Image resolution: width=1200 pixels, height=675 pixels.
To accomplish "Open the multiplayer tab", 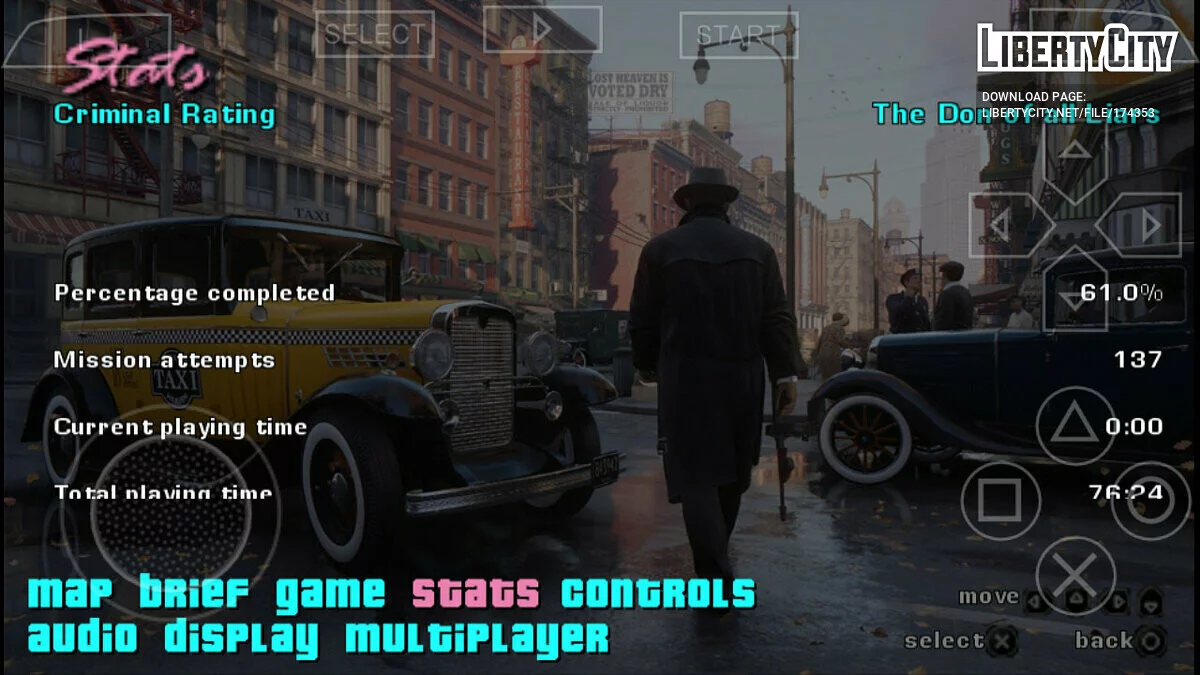I will [x=476, y=637].
